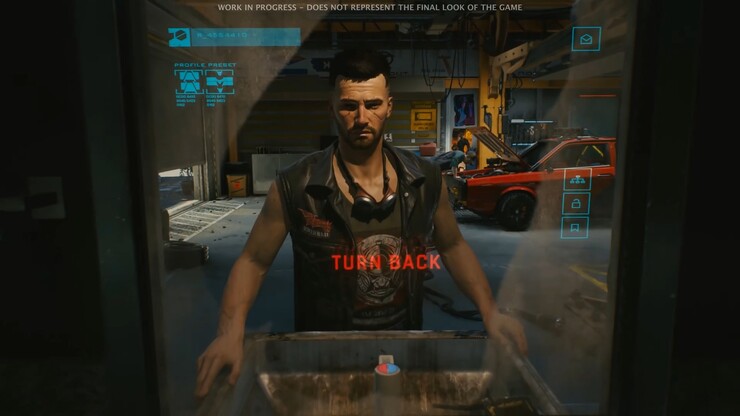Toggle the padlock icon
Viewport: 740px width, 416px height.
(577, 204)
